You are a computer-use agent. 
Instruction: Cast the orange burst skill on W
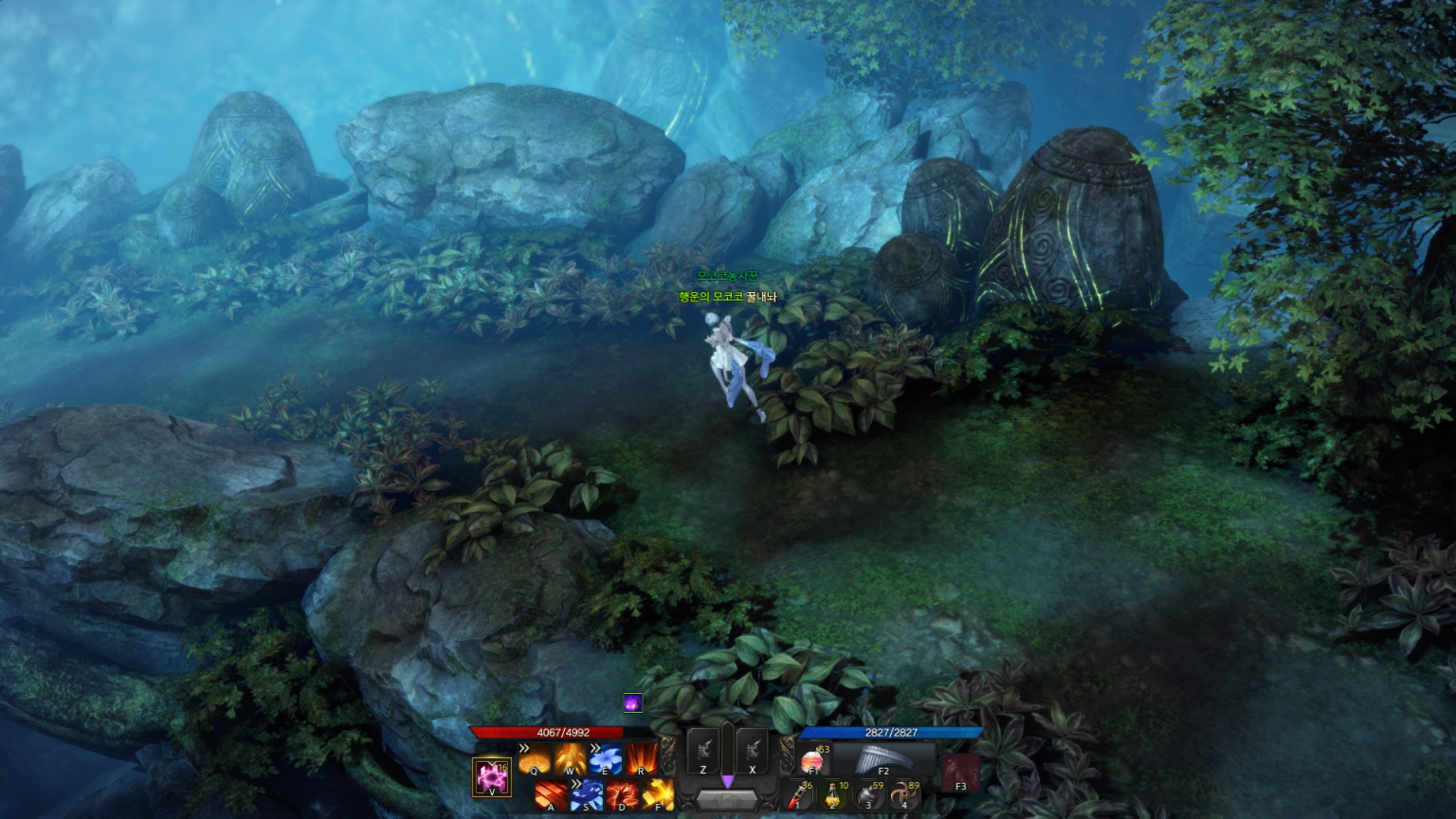point(570,758)
